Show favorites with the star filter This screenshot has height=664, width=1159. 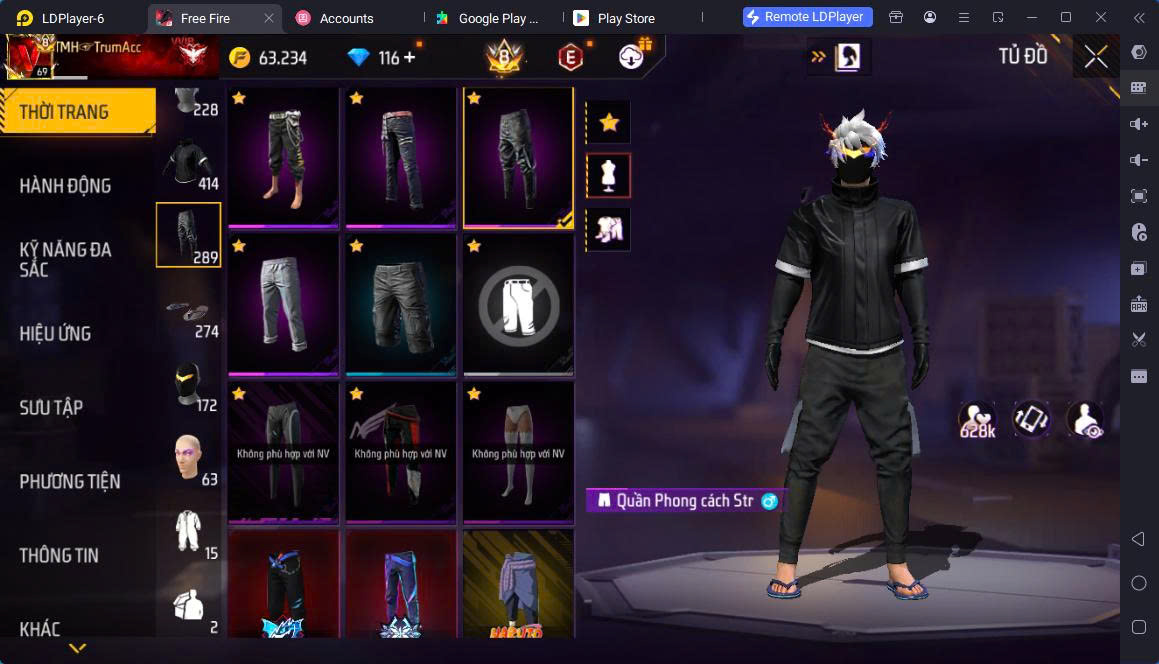coord(608,123)
